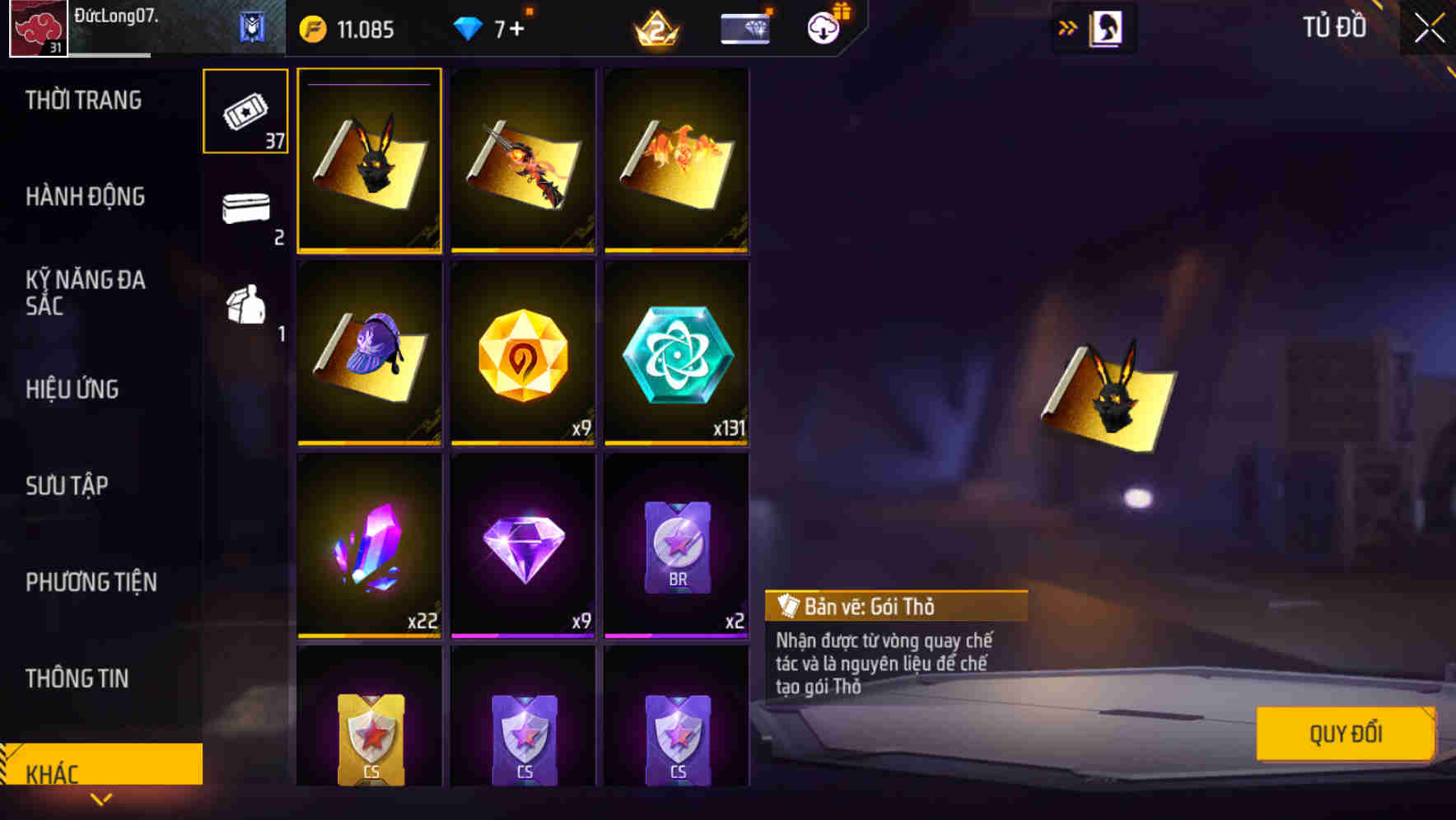Open the SƯU TẬP section
The image size is (1456, 820).
click(x=68, y=486)
